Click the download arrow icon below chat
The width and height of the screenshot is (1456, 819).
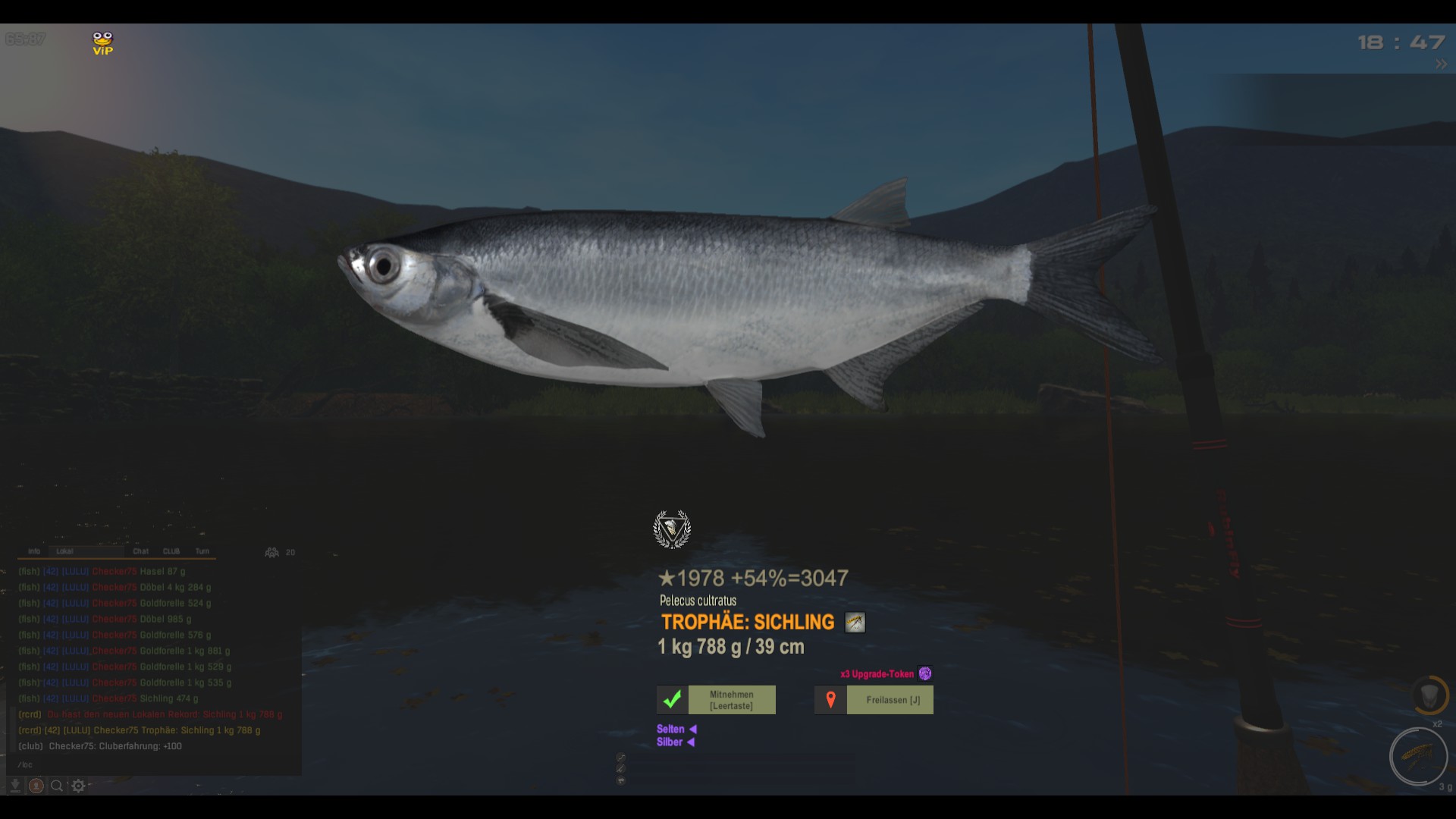tap(14, 786)
